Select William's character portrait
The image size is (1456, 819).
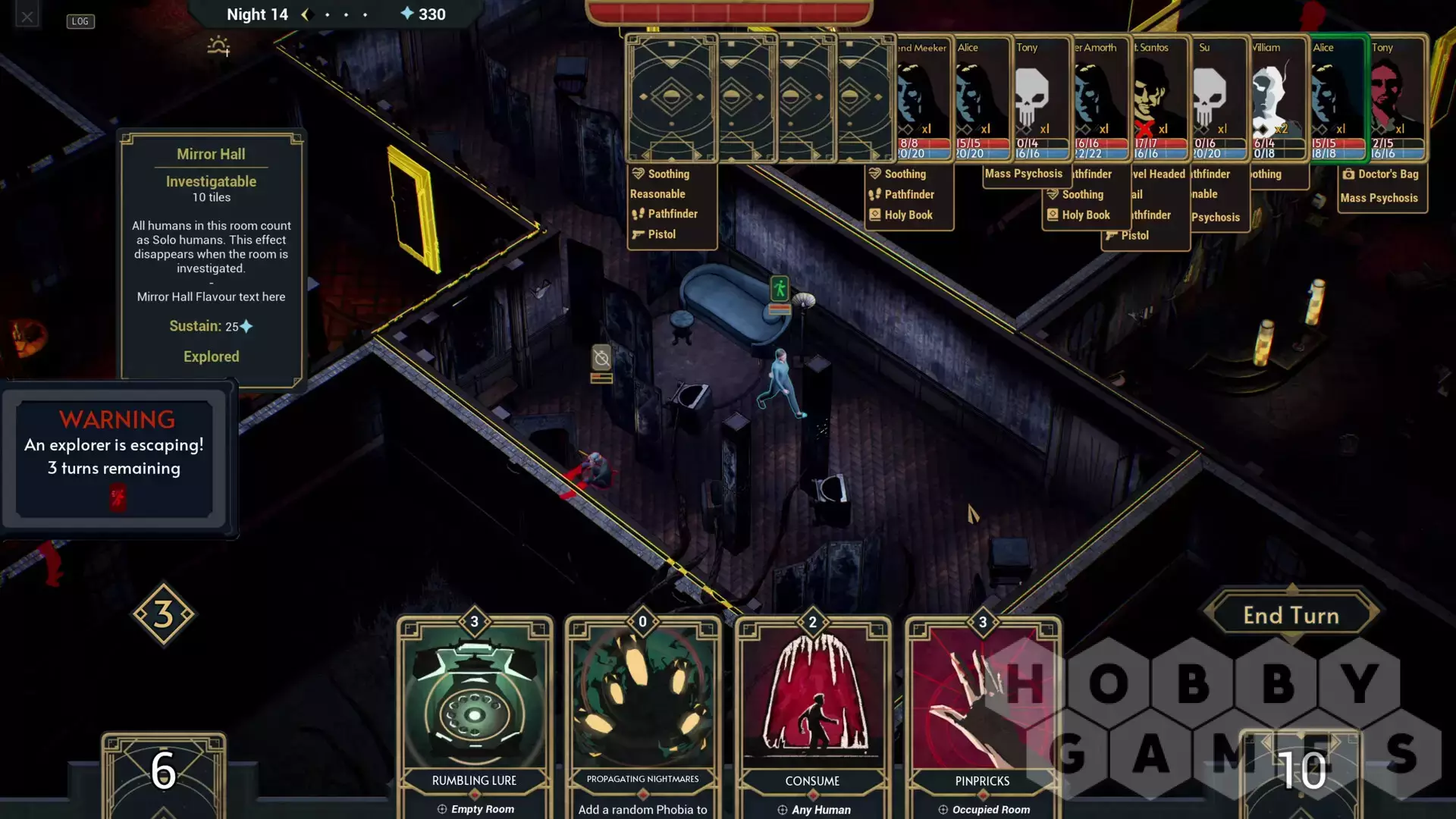[x=1278, y=97]
